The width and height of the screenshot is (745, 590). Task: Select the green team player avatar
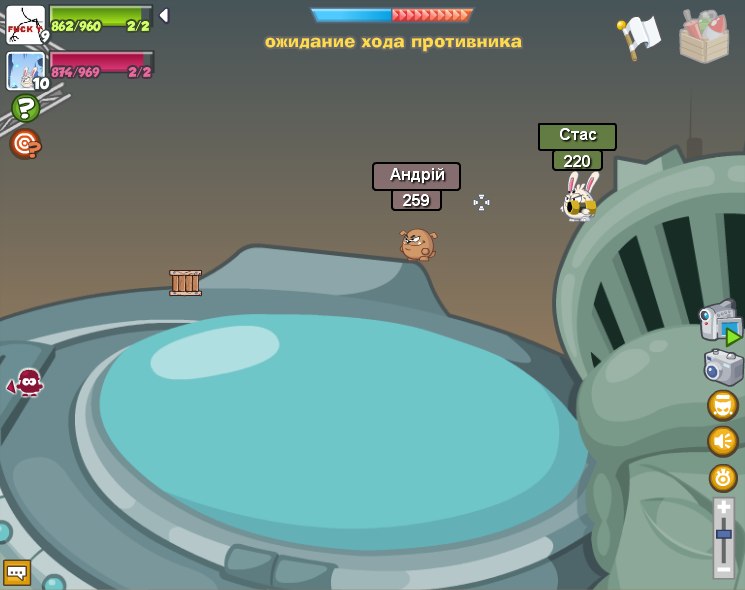(x=24, y=24)
